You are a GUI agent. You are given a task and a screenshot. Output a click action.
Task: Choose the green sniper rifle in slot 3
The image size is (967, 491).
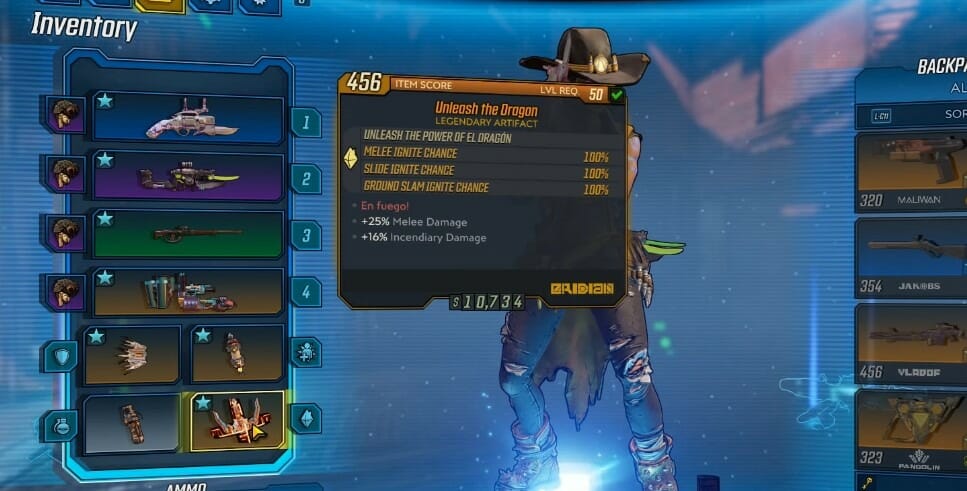point(190,234)
